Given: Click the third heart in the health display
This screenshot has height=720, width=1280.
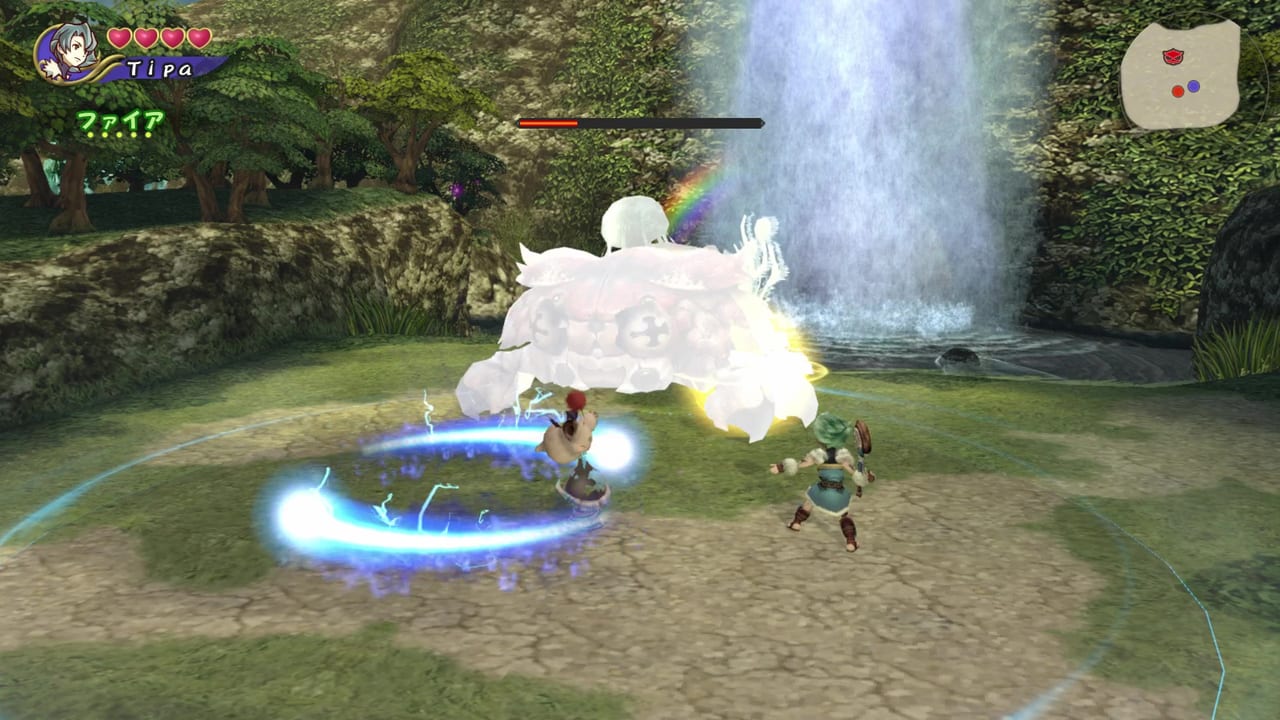Looking at the screenshot, I should (171, 38).
